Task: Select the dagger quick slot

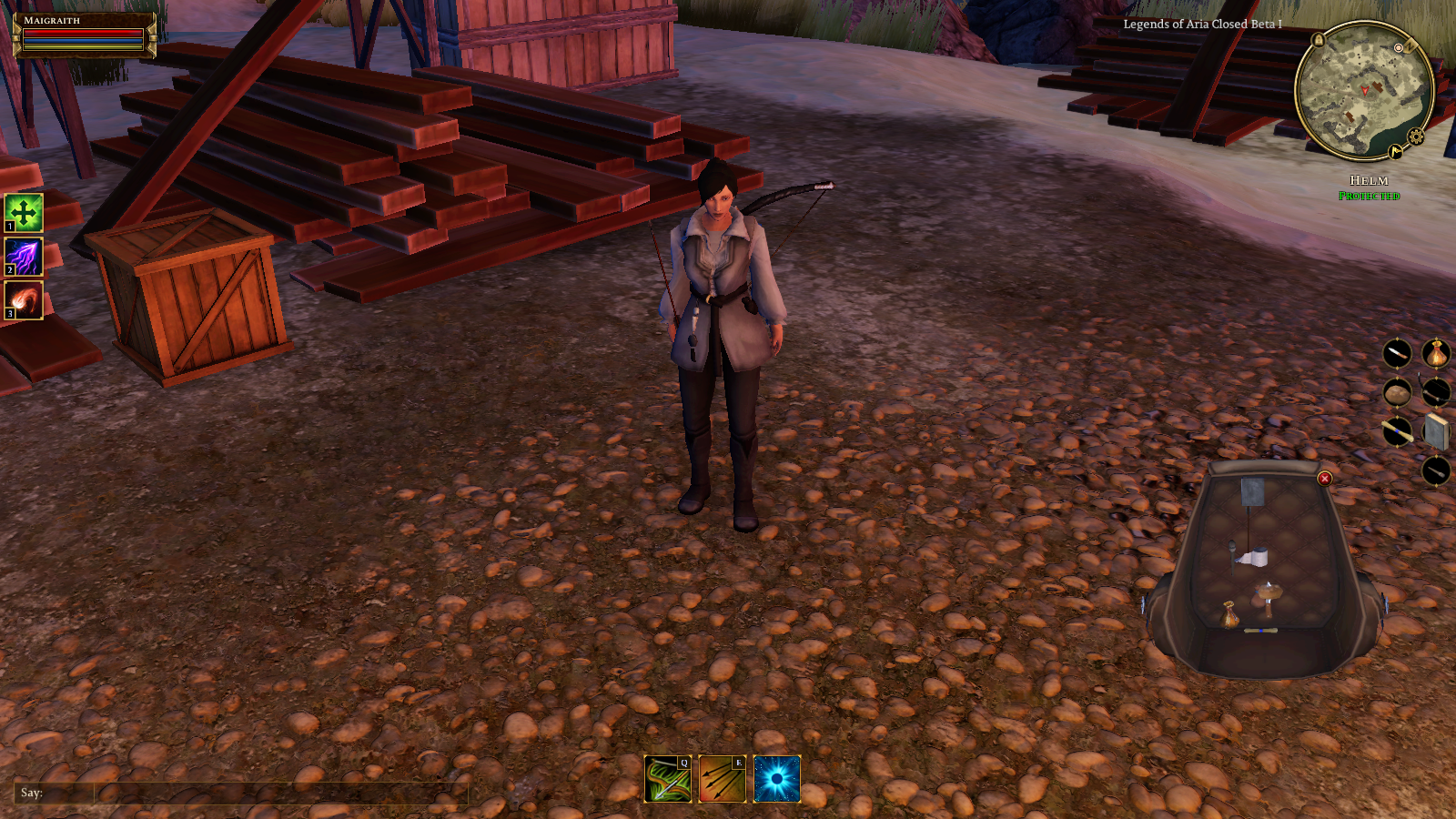Action: click(1397, 353)
